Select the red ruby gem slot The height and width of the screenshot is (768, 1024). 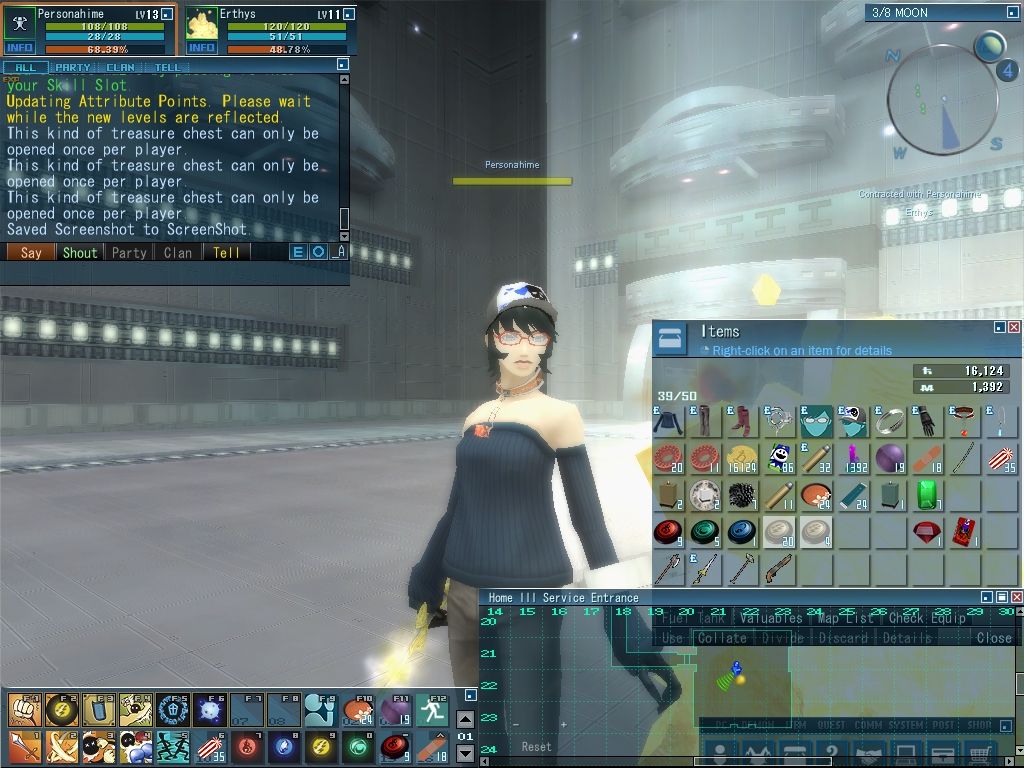click(927, 531)
